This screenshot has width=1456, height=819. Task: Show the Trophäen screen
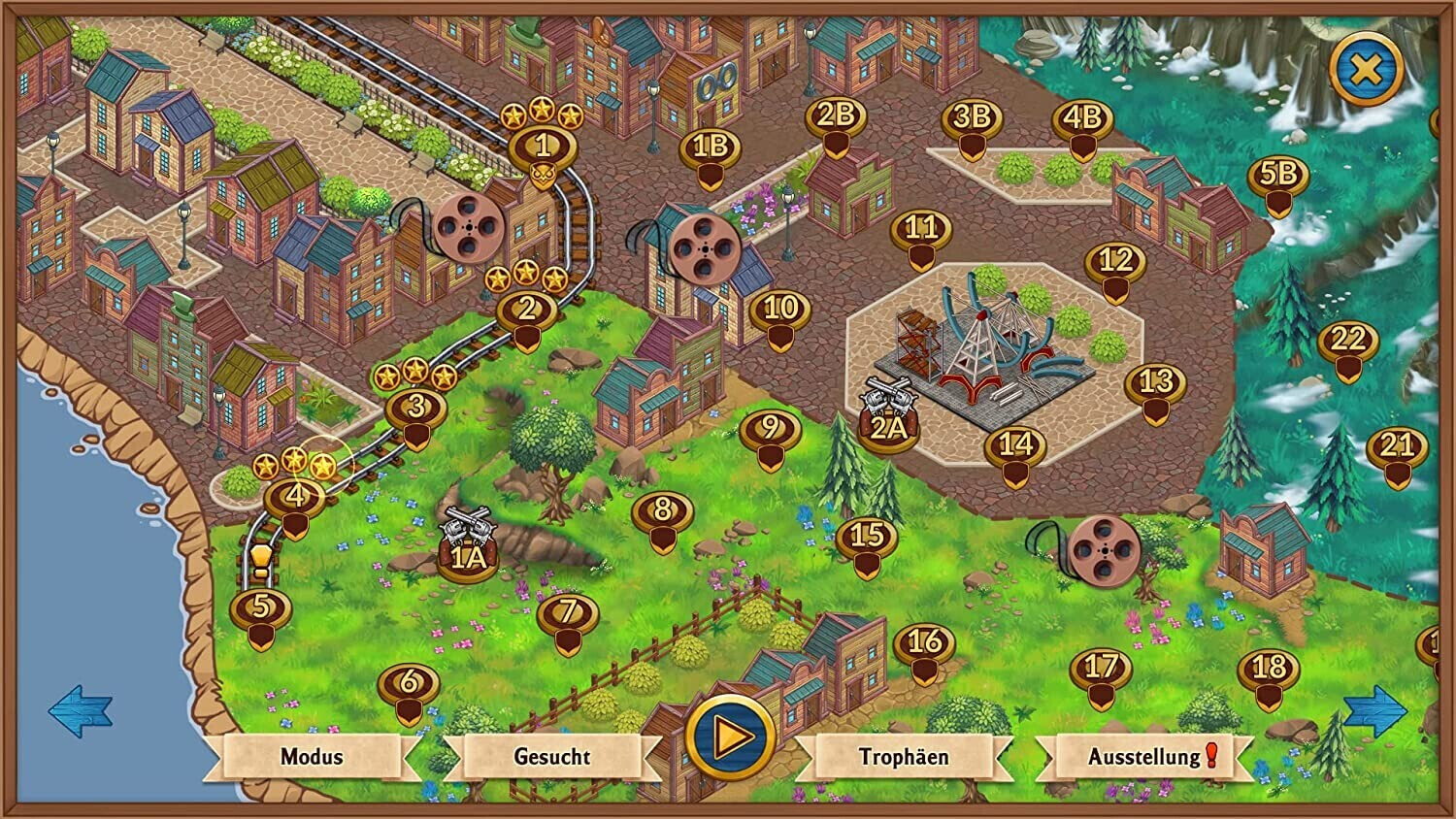(x=903, y=757)
